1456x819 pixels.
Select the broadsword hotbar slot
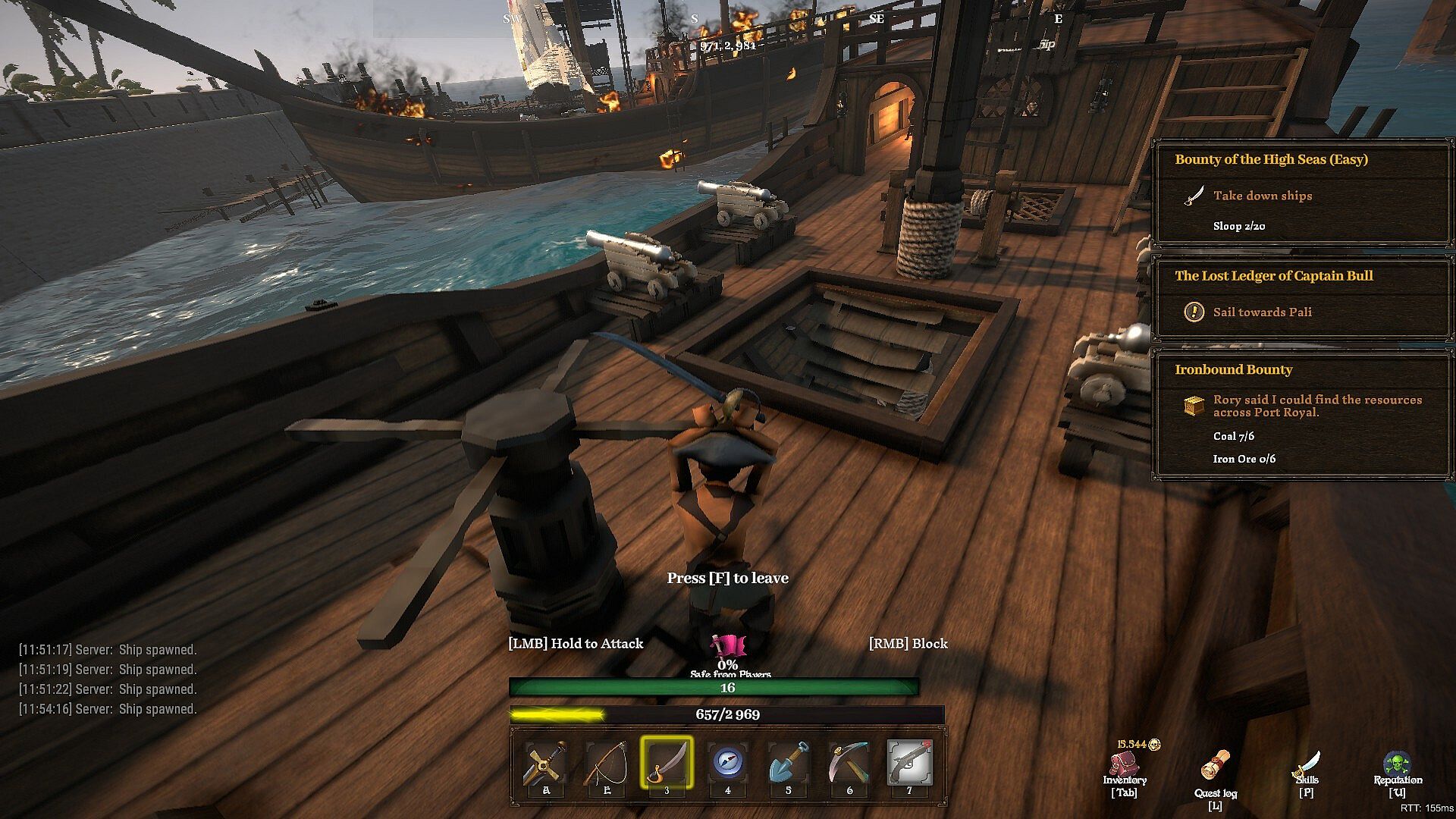546,764
